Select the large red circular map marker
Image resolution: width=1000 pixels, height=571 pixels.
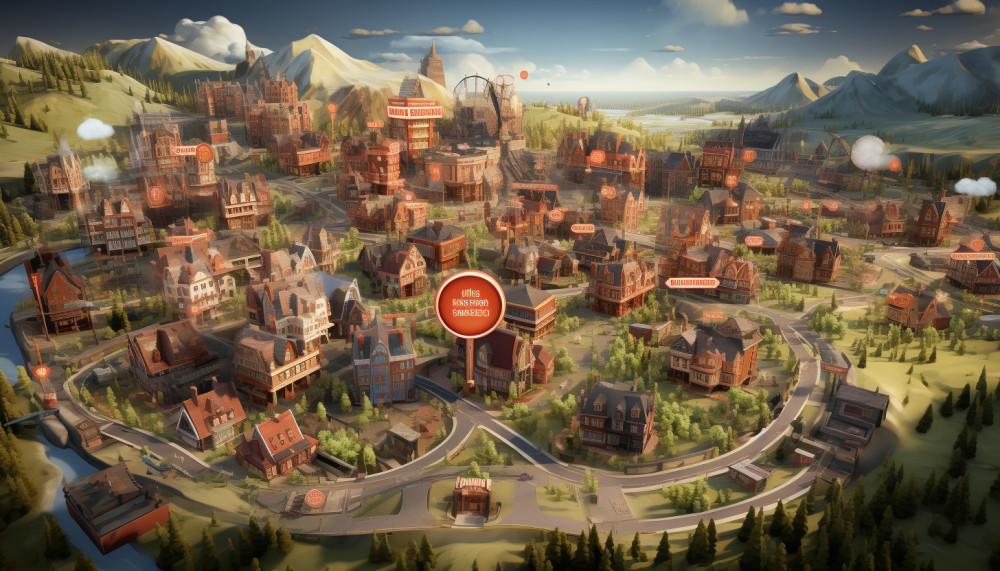pyautogui.click(x=469, y=303)
